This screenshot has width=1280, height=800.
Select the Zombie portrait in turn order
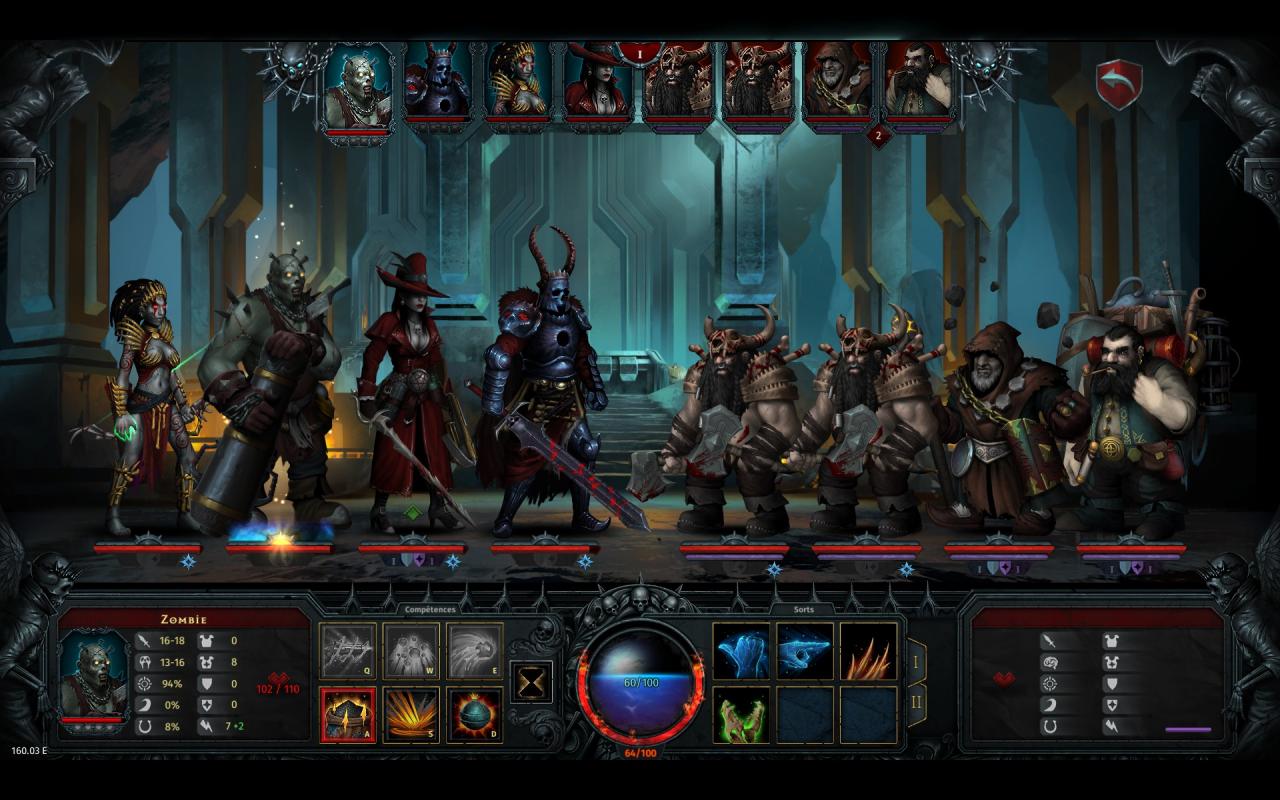(357, 85)
